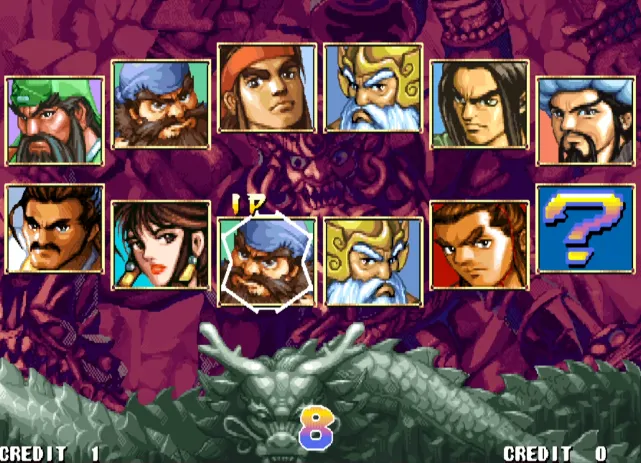Screen dimensions: 641x463
Task: Select the question mark random character tile
Action: [x=585, y=228]
